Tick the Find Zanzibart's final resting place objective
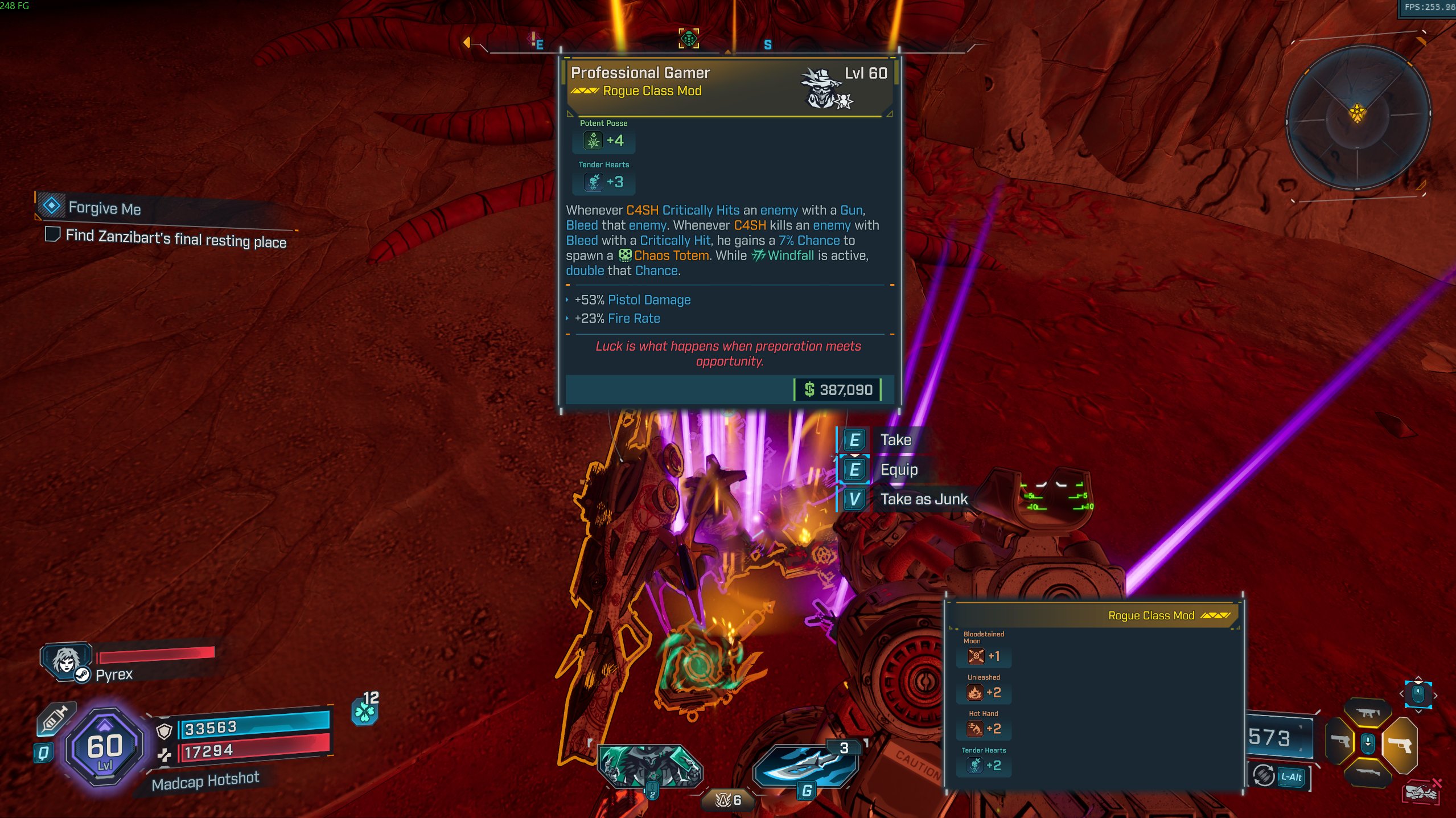 53,234
